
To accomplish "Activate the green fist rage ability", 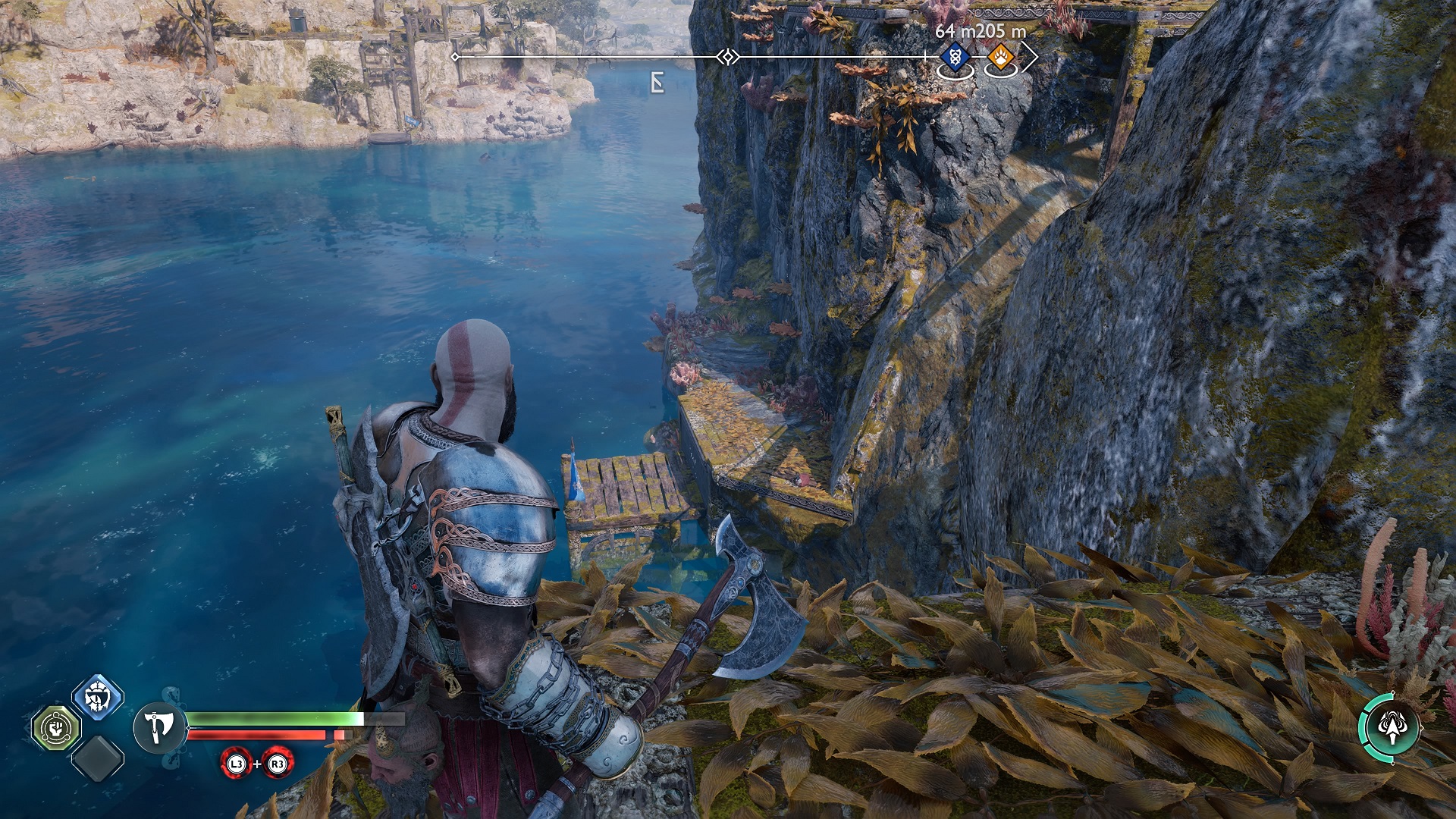I will coord(56,728).
